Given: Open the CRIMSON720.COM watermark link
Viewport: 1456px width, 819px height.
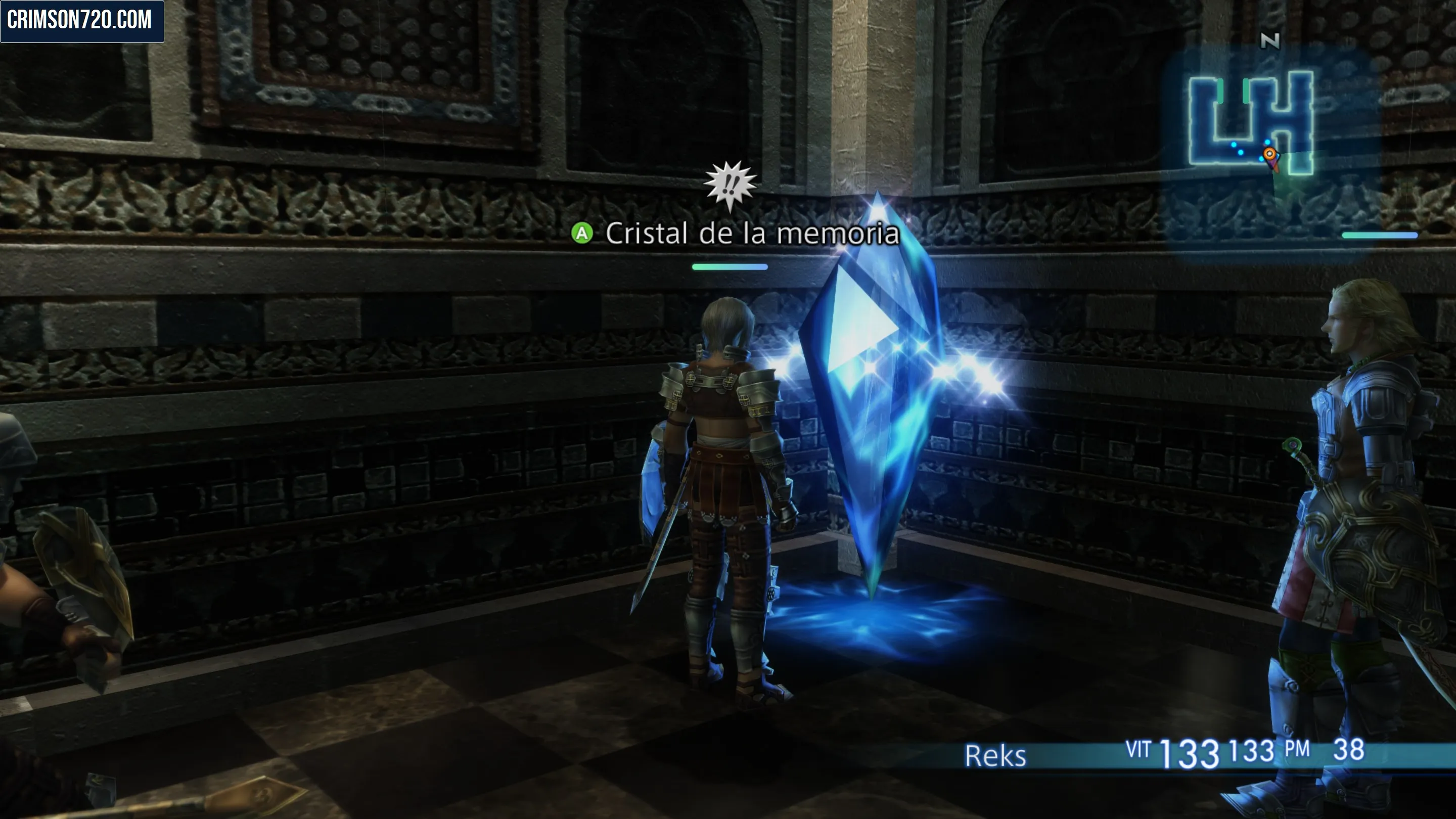Looking at the screenshot, I should coord(81,21).
